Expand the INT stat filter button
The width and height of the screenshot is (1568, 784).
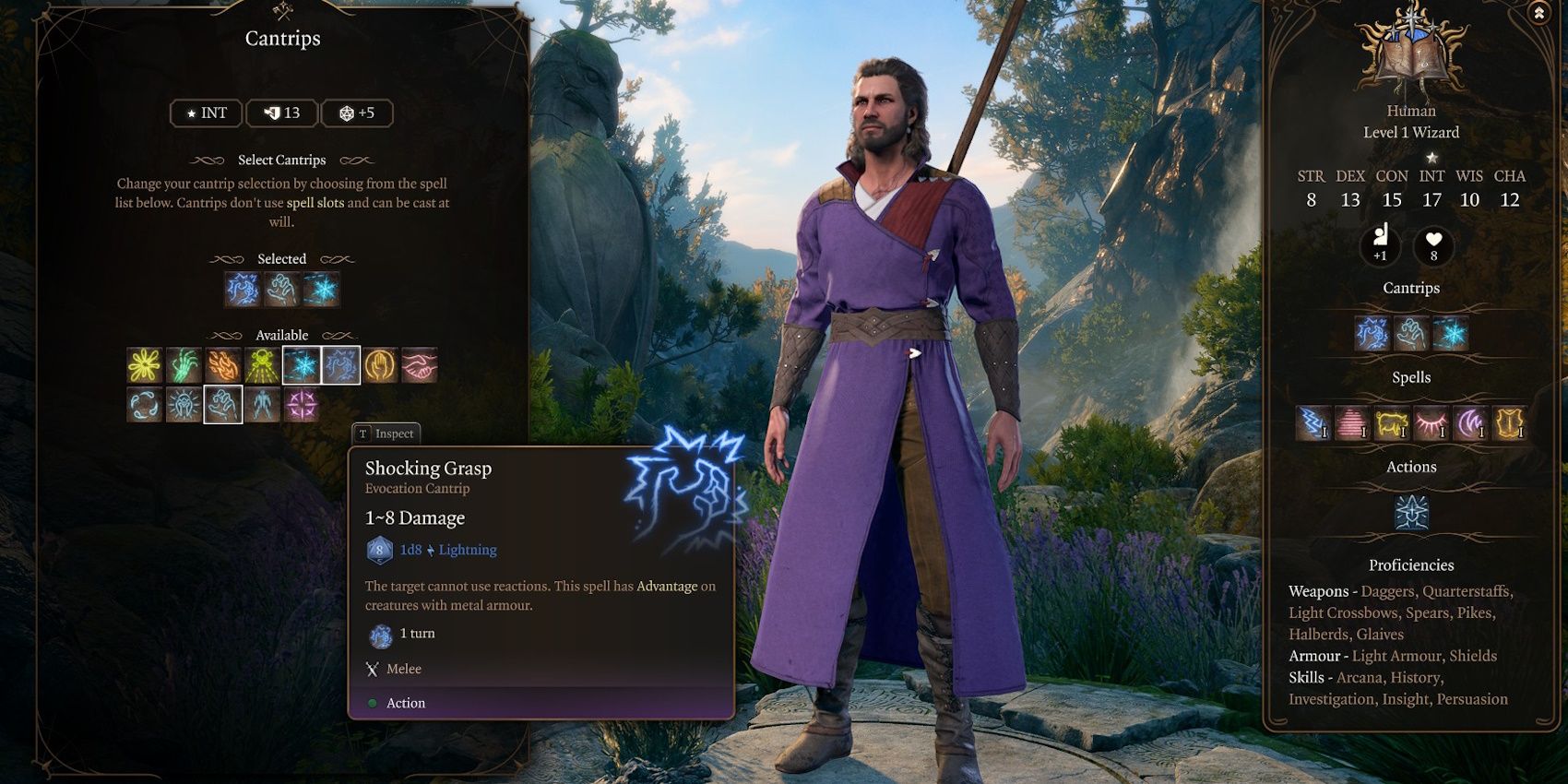(205, 113)
